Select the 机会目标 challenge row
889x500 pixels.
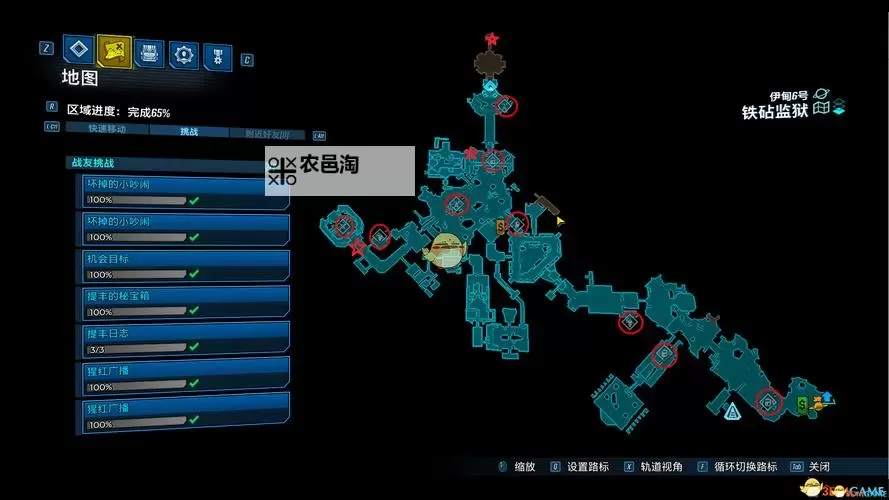185,265
